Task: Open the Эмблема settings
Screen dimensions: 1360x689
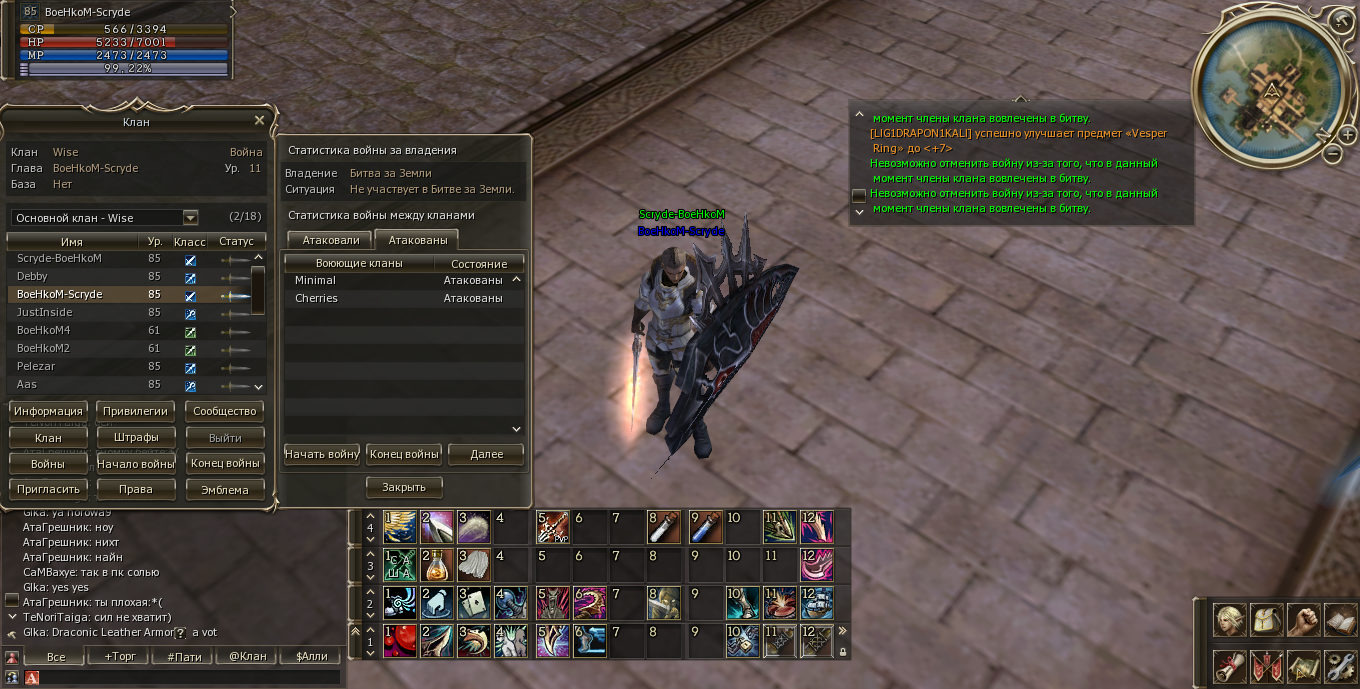Action: click(x=225, y=490)
